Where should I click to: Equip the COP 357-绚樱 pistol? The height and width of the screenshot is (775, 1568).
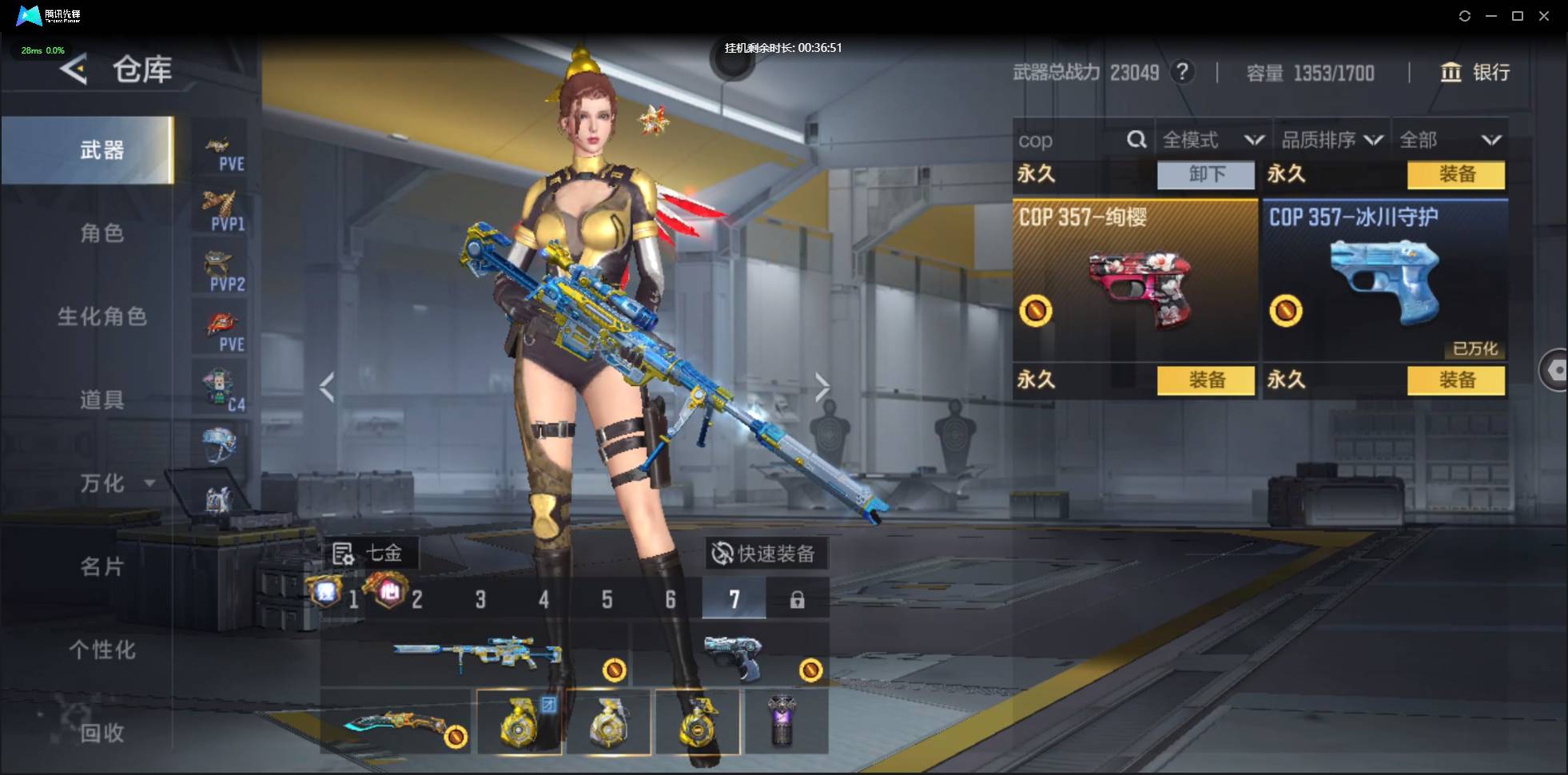click(x=1205, y=380)
